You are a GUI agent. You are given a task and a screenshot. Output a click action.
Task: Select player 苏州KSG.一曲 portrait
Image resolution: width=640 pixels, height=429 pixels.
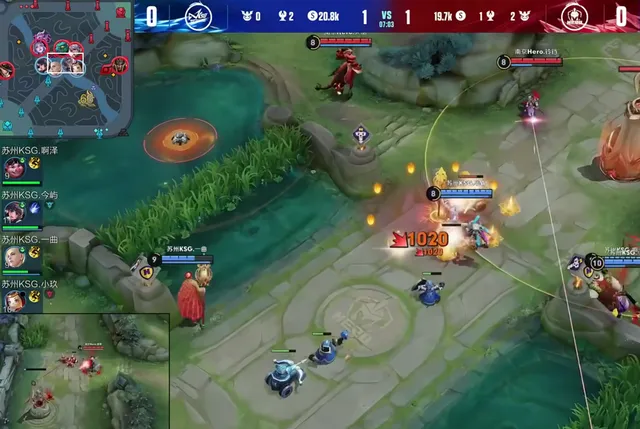tap(13, 256)
